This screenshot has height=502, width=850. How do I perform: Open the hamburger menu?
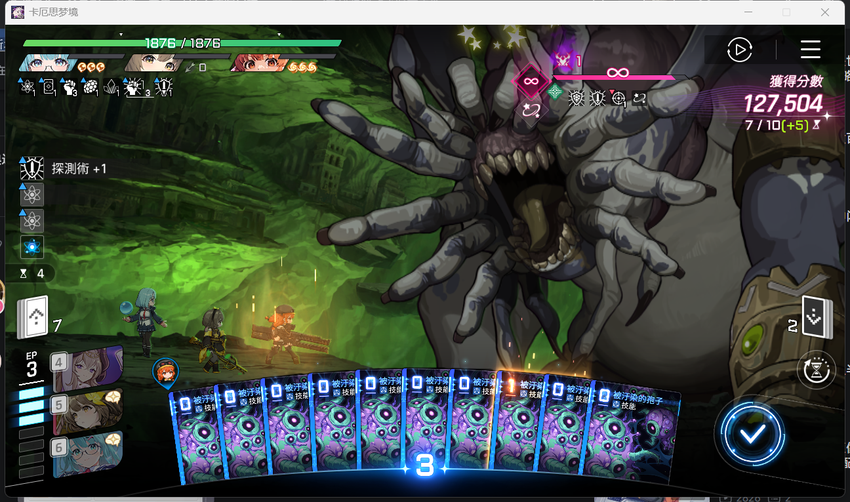click(810, 49)
